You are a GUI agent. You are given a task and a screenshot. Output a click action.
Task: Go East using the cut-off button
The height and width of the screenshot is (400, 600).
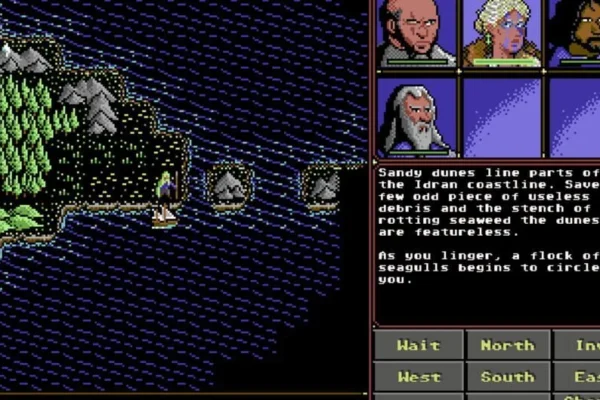581,378
